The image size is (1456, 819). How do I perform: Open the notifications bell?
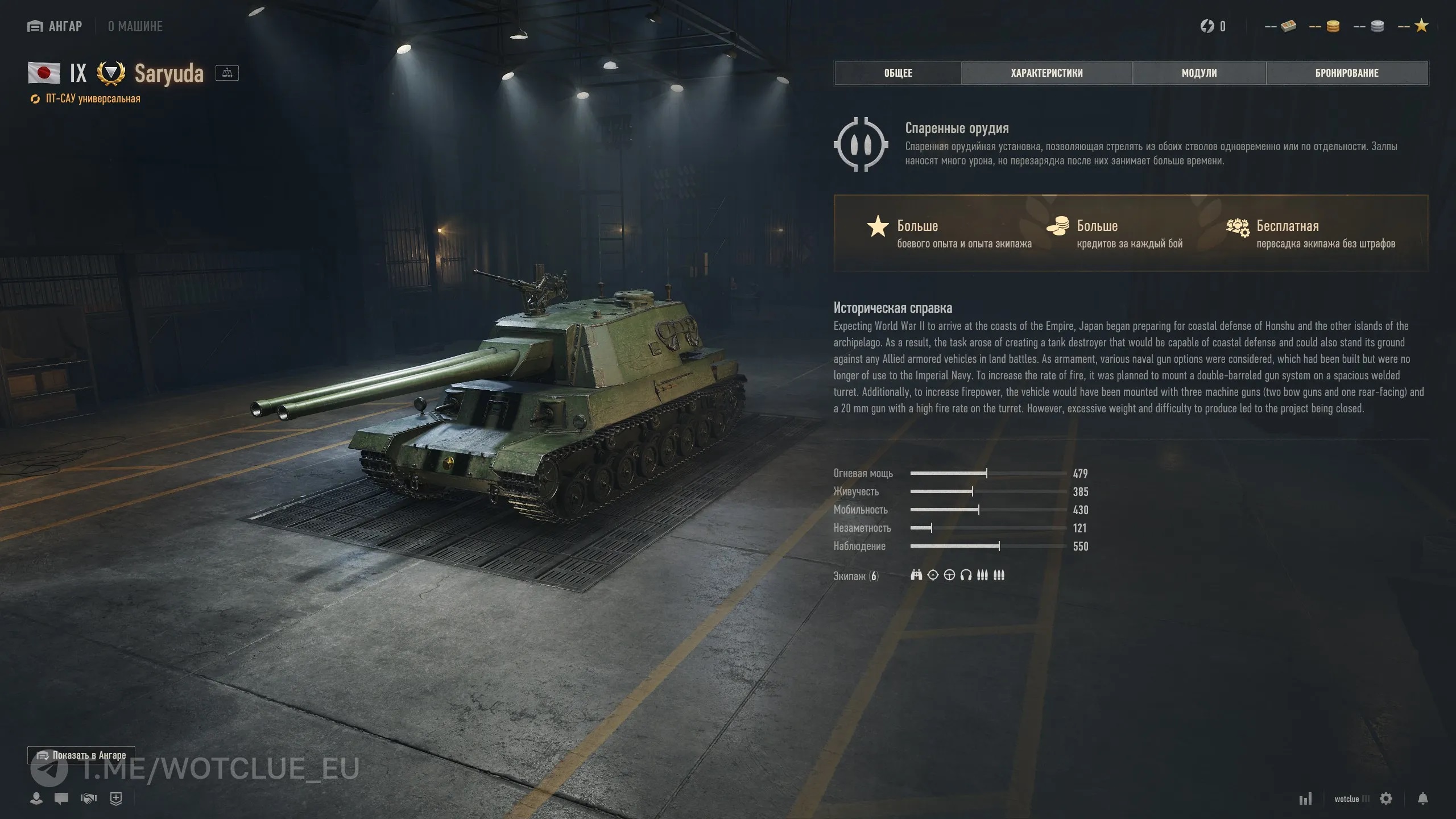(1423, 799)
